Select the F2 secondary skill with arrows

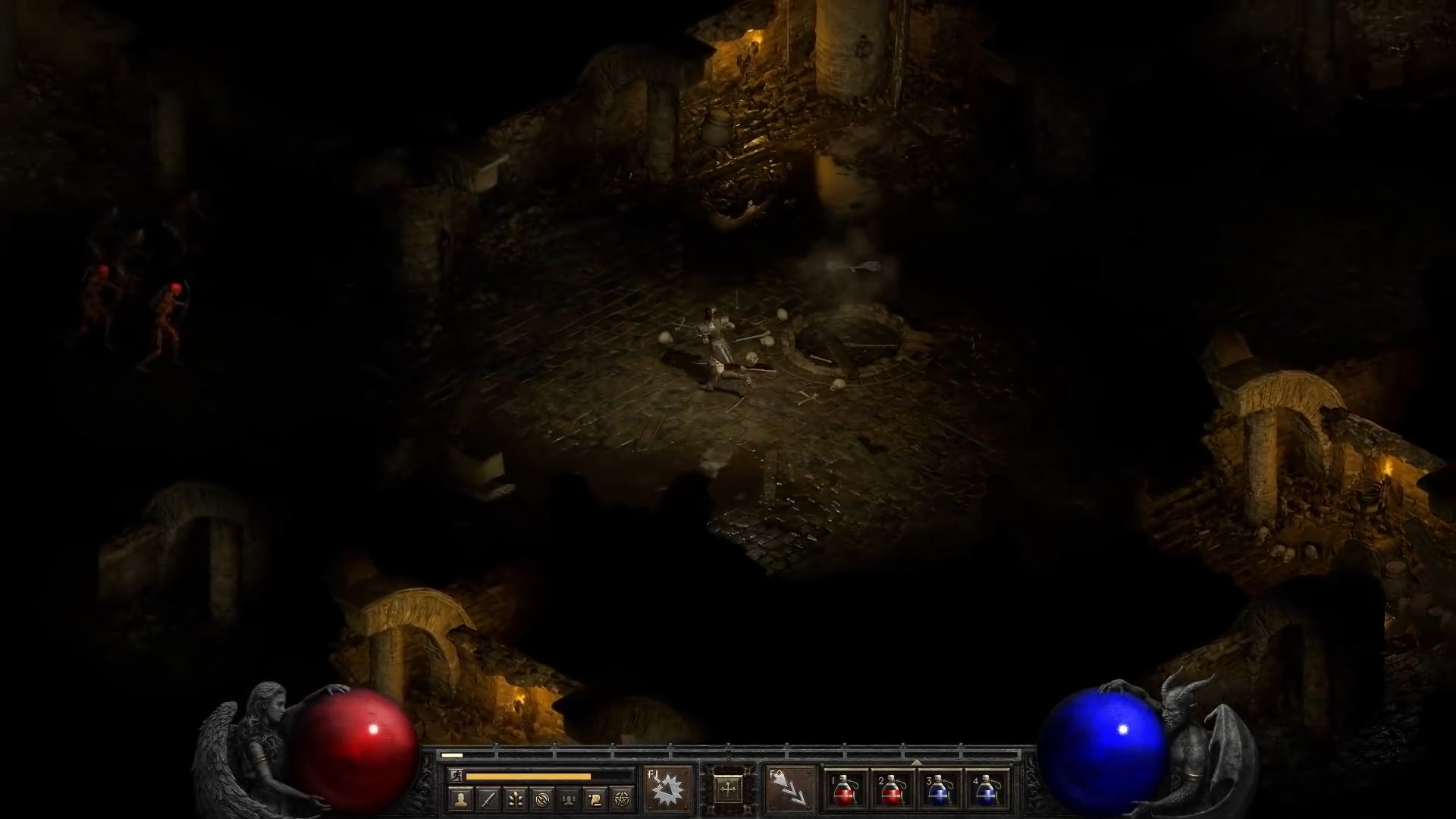click(x=792, y=791)
